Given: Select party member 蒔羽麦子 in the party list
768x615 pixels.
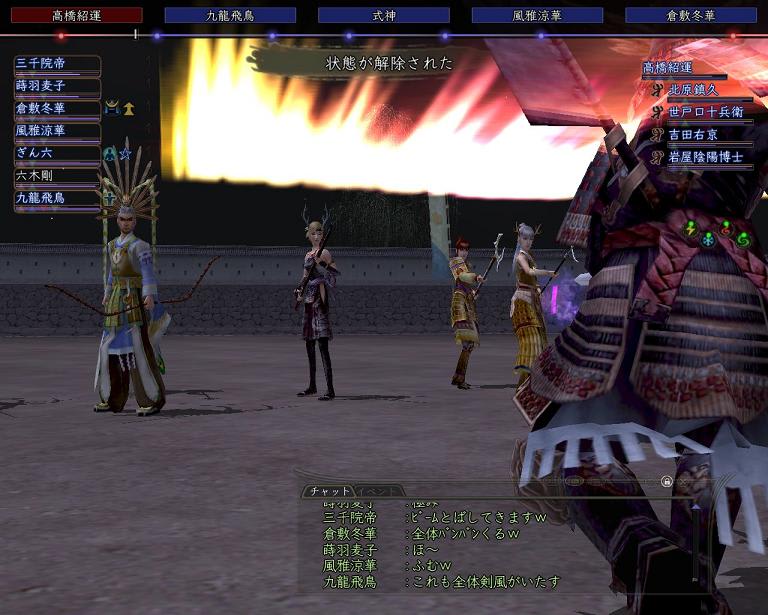Looking at the screenshot, I should tap(57, 86).
